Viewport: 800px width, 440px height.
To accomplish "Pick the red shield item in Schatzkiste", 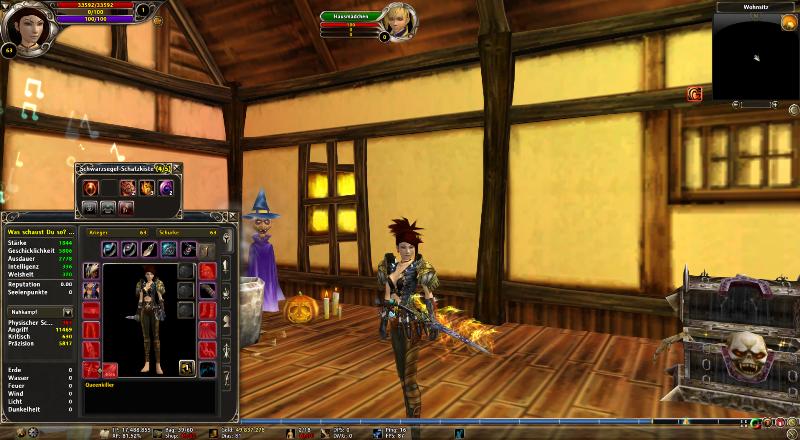I will (x=90, y=188).
